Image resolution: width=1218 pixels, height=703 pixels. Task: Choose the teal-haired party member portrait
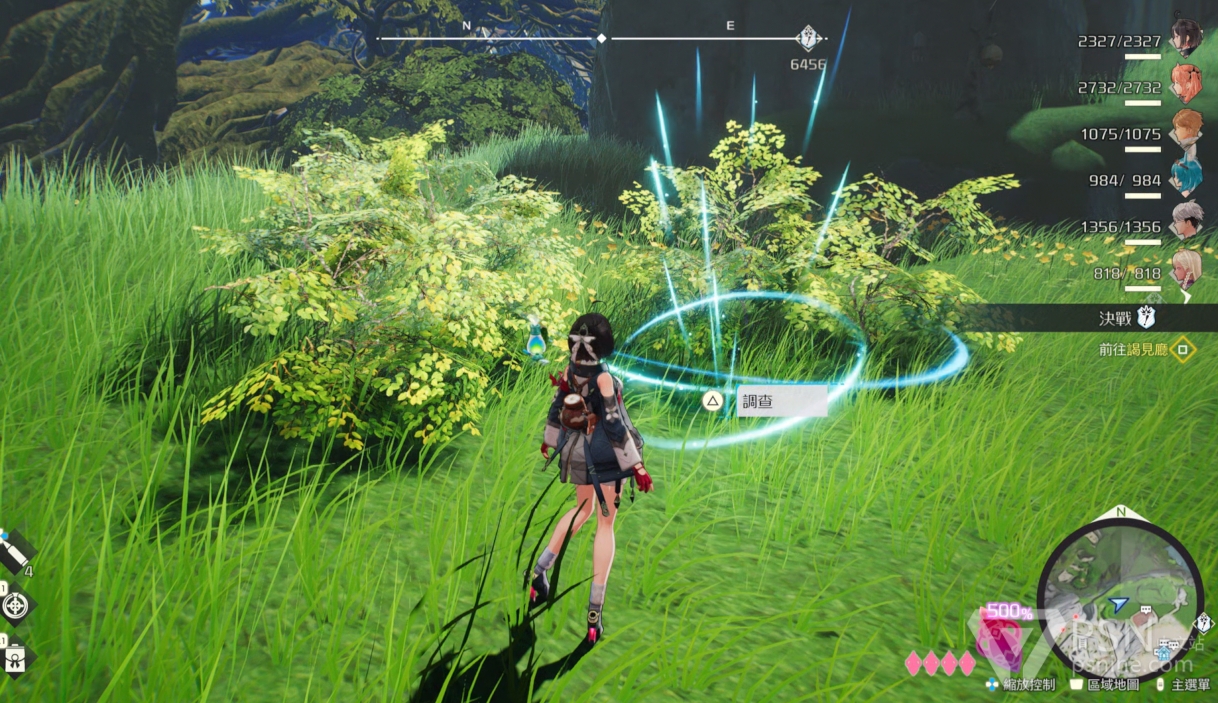1186,178
